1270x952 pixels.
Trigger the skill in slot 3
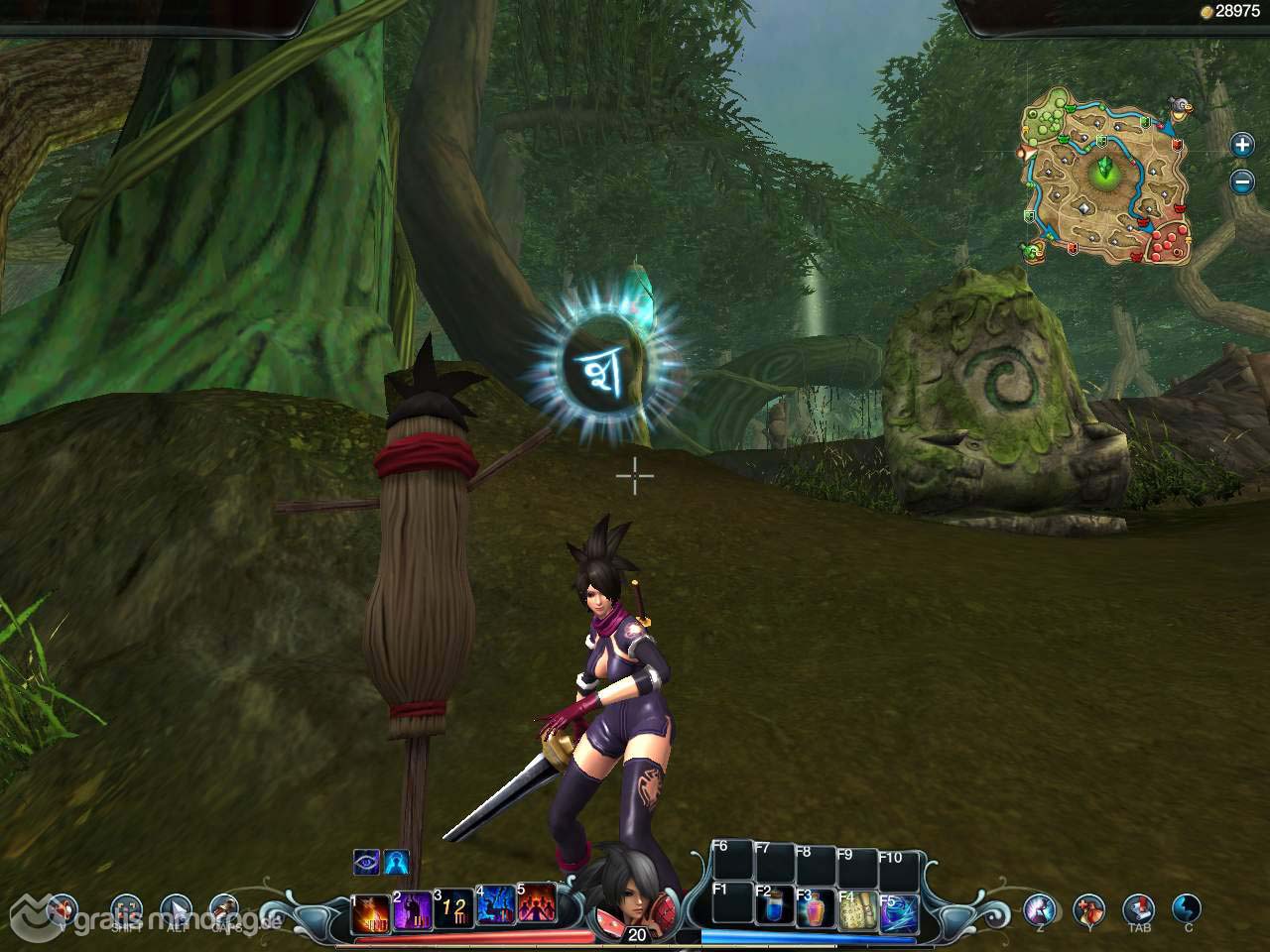454,909
